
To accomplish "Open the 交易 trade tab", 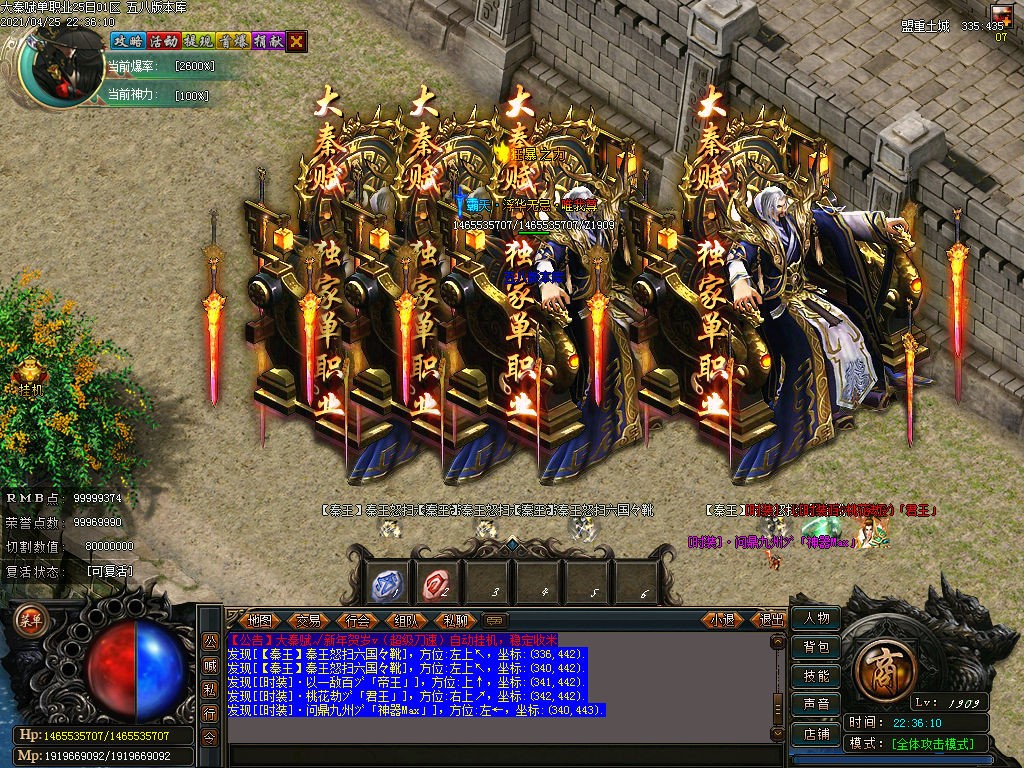I will pyautogui.click(x=309, y=620).
